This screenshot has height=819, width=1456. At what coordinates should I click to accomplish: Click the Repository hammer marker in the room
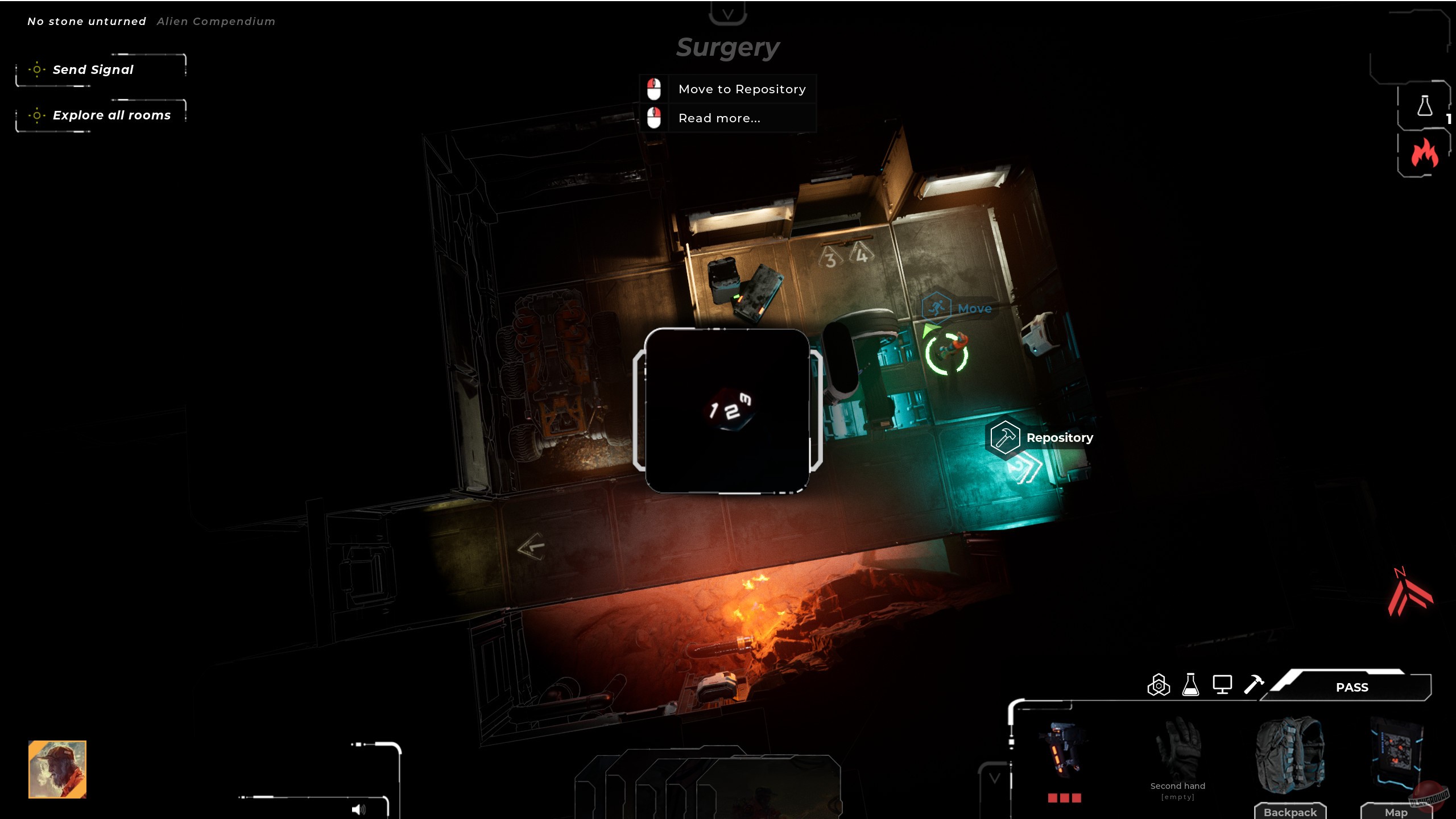click(x=1004, y=438)
